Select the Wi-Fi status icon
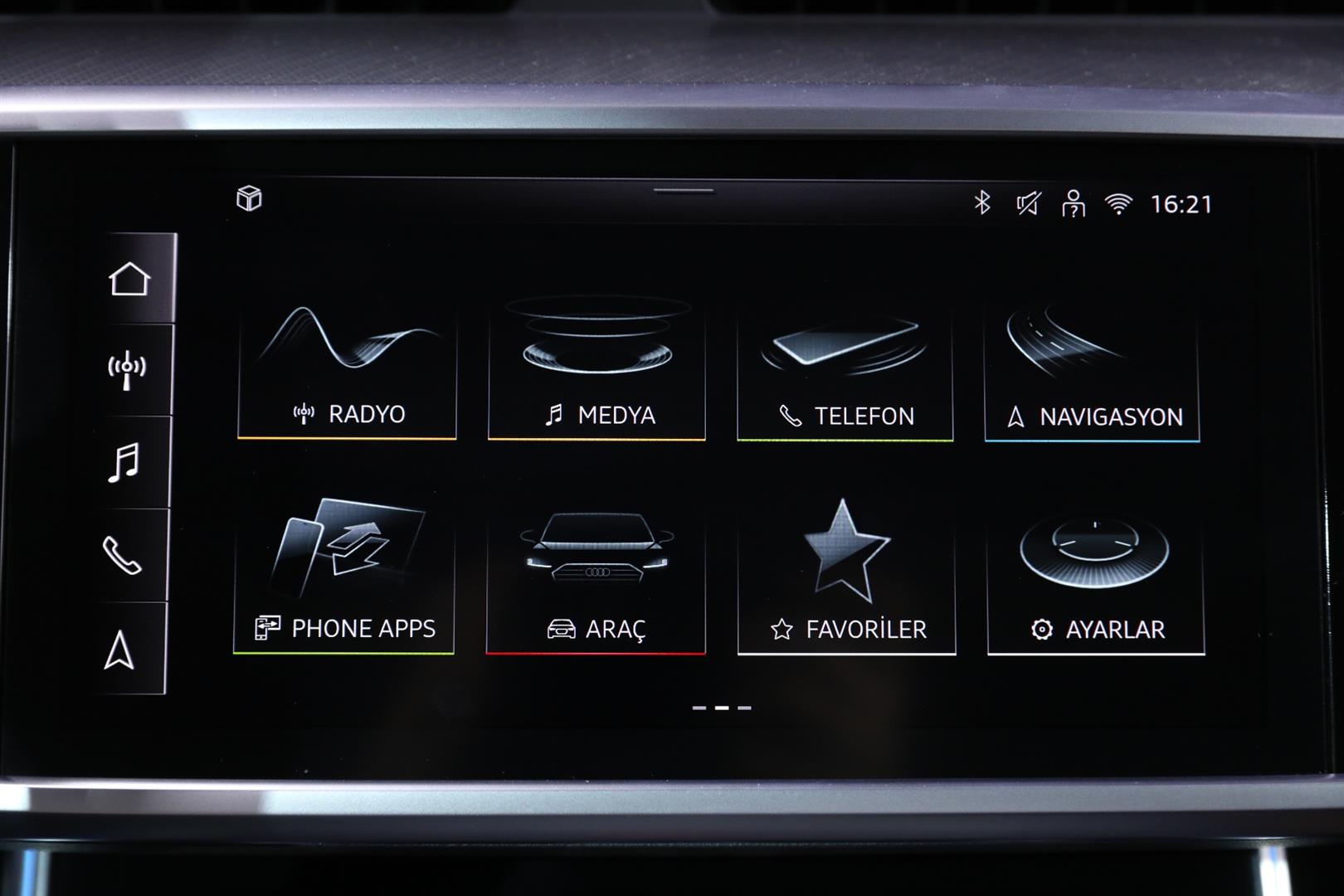Image resolution: width=1344 pixels, height=896 pixels. [x=1118, y=204]
